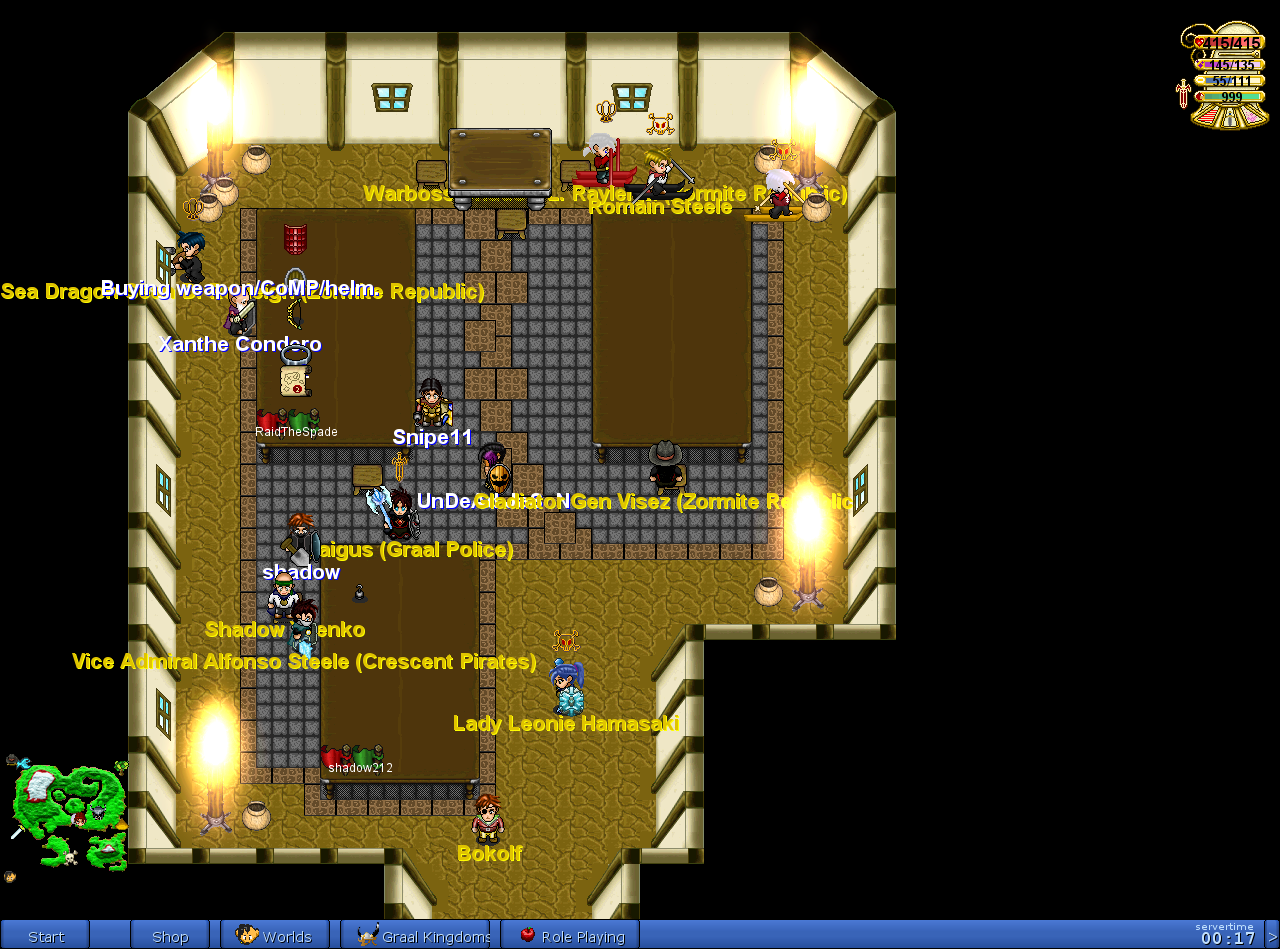The width and height of the screenshot is (1280, 949).
Task: Click the palm tree icon by the minimap
Action: 120,767
